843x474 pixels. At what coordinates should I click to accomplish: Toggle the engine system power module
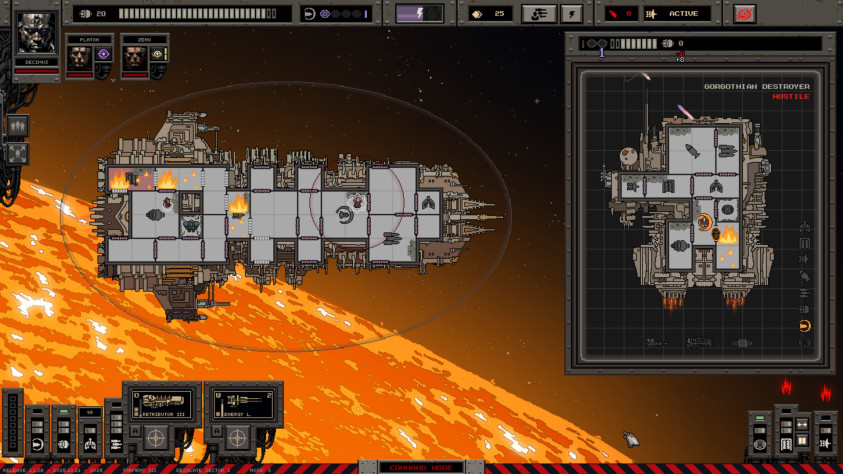click(x=63, y=443)
